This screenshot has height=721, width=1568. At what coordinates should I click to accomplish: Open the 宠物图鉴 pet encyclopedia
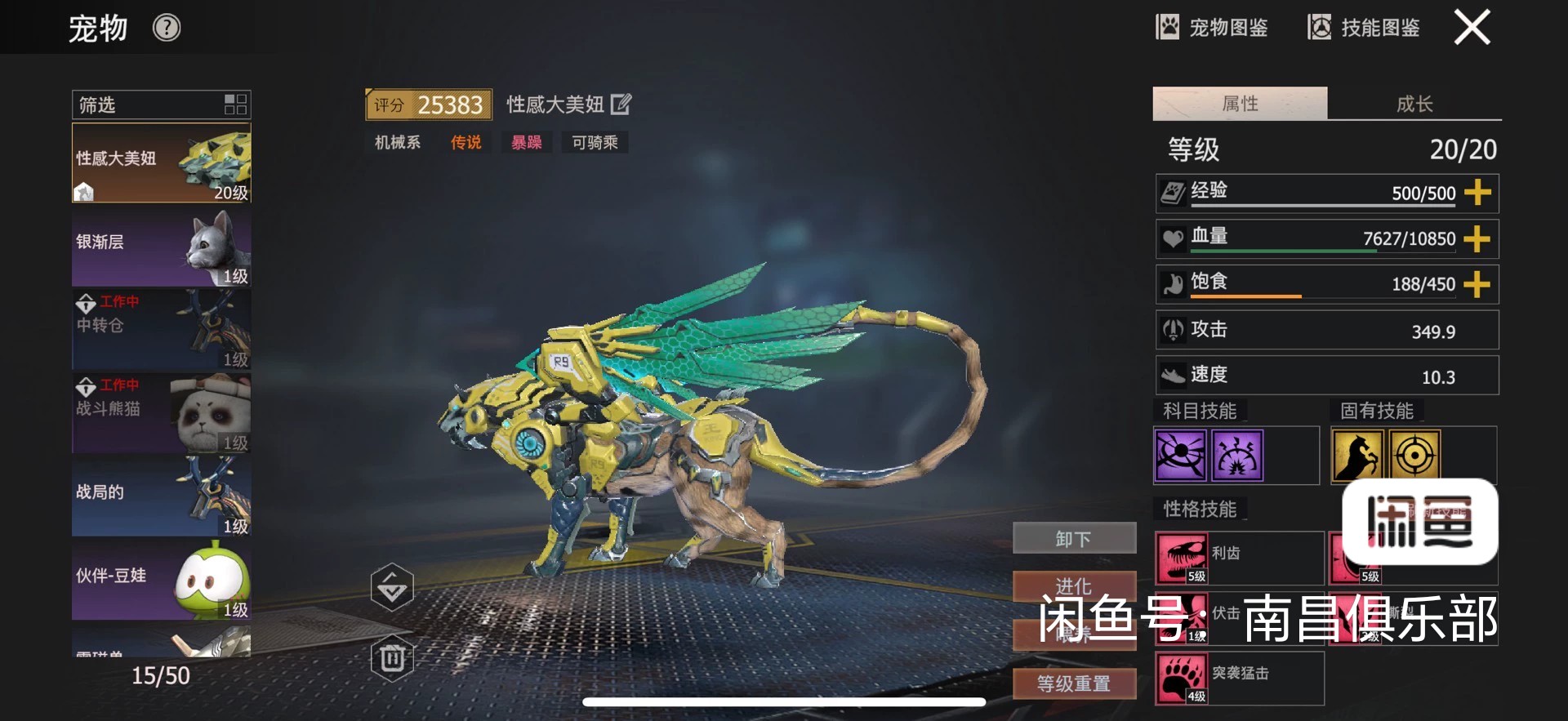[1212, 28]
